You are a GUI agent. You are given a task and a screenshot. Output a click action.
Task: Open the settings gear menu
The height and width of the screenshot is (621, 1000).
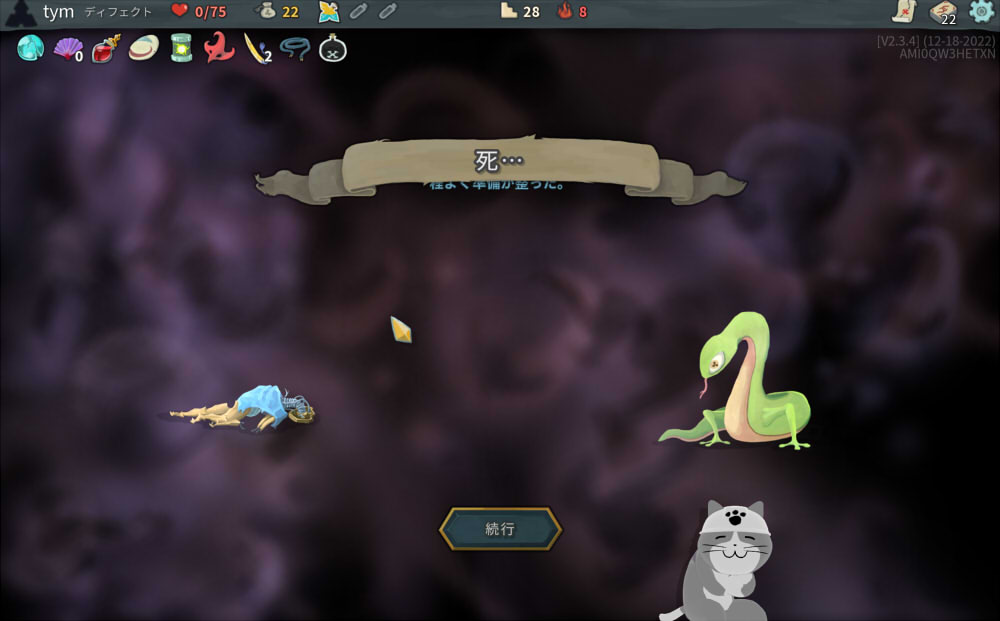click(982, 12)
